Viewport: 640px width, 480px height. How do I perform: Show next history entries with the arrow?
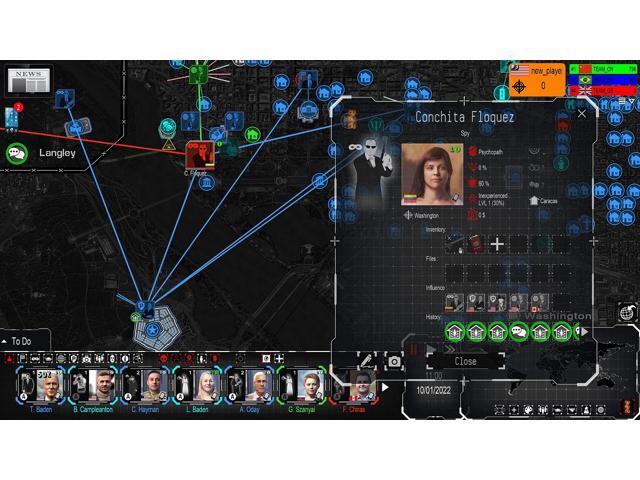[x=586, y=331]
